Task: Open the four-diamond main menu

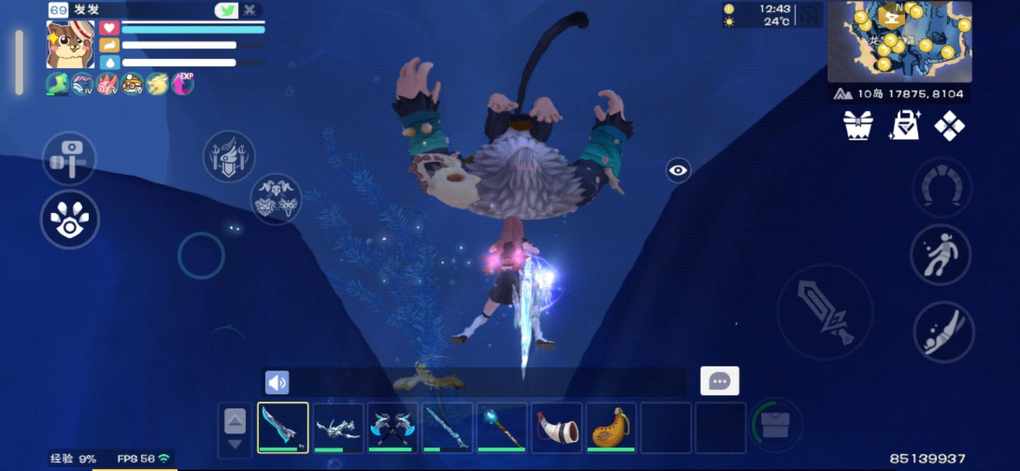Action: 949,125
